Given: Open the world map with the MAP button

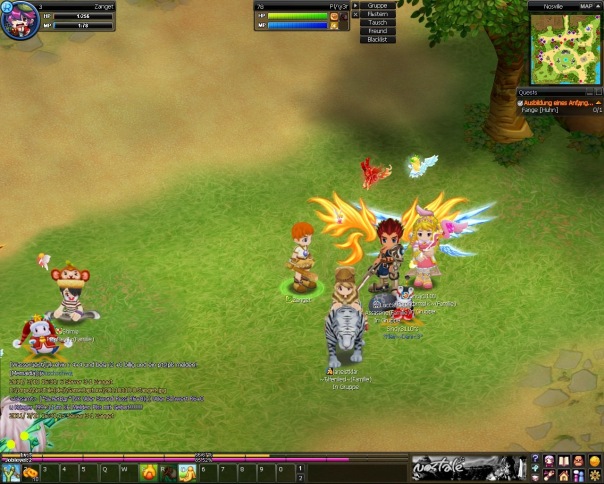Looking at the screenshot, I should [x=586, y=6].
